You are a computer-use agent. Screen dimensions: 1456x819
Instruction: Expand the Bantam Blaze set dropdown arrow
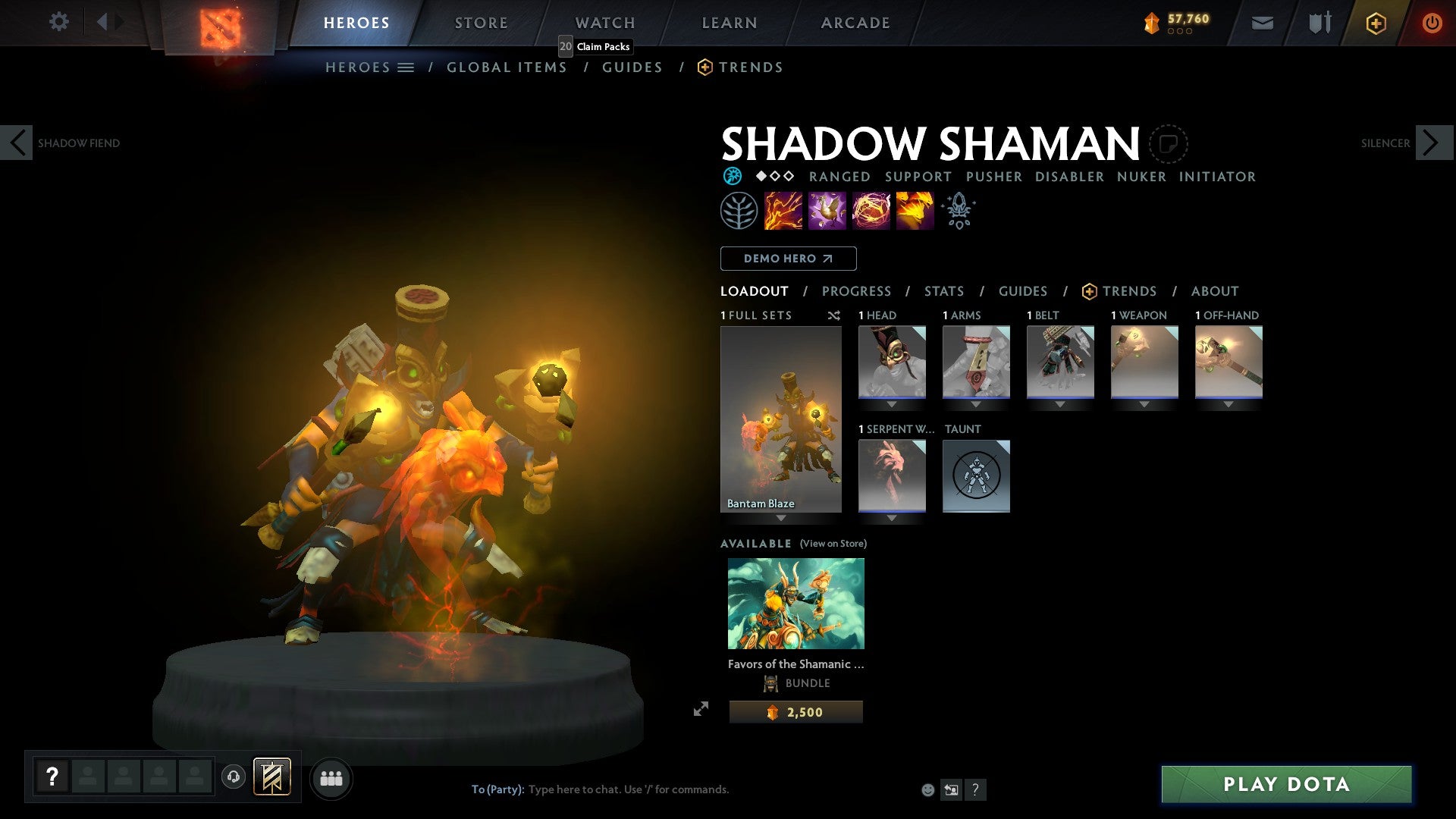click(x=781, y=519)
